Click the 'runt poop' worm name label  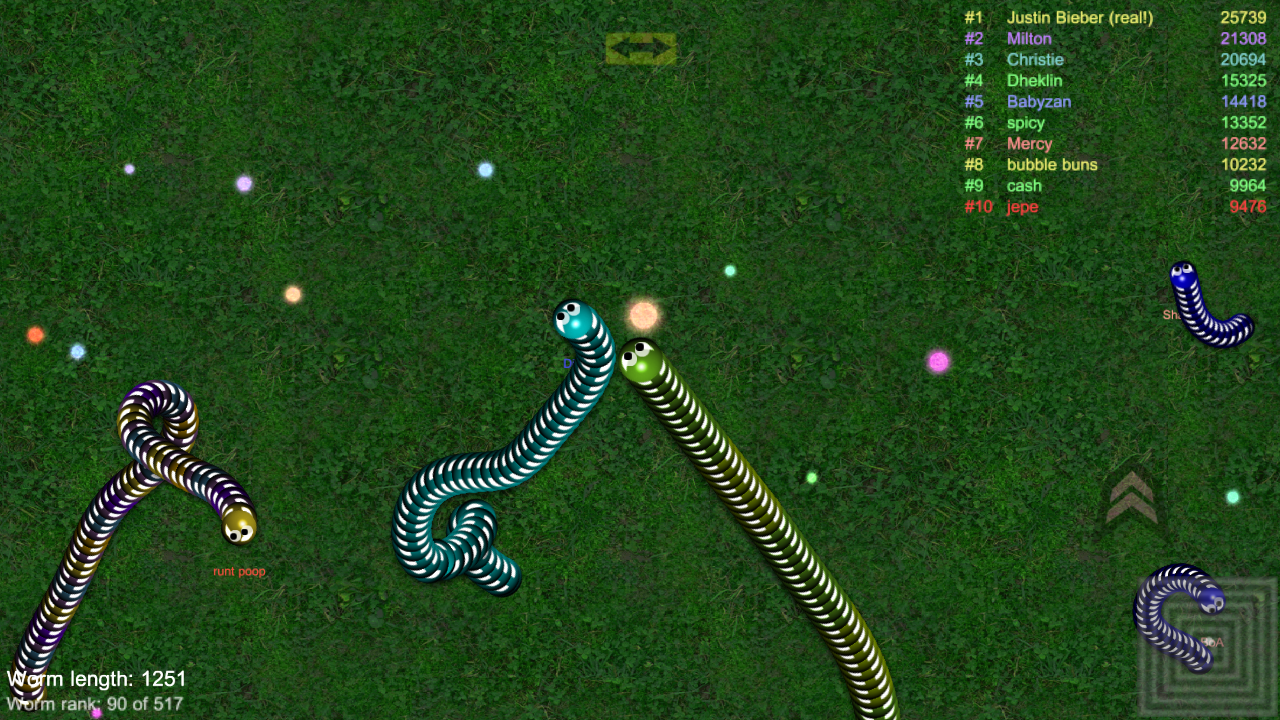click(x=239, y=571)
